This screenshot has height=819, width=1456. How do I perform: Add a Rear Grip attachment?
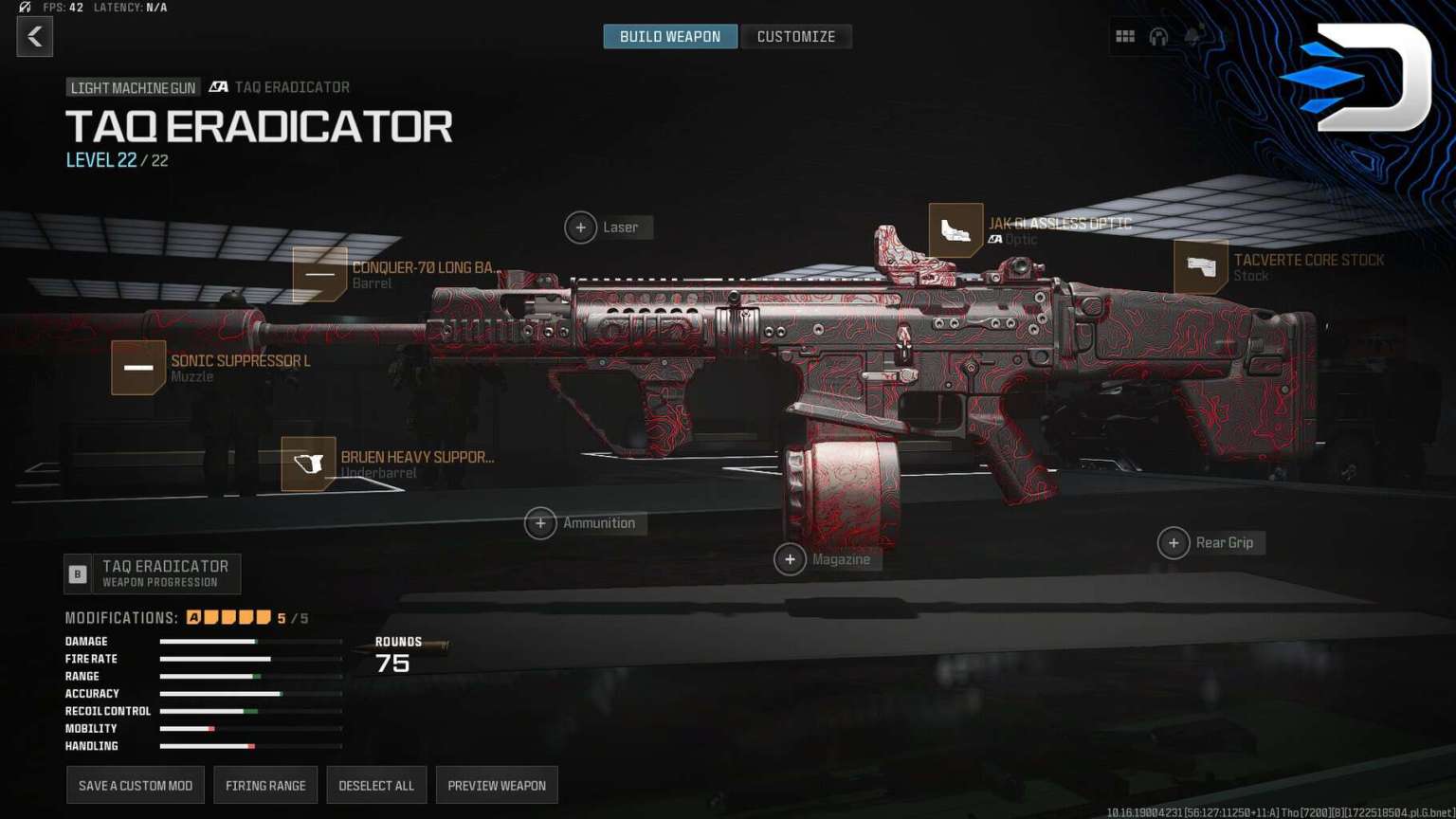(1174, 543)
